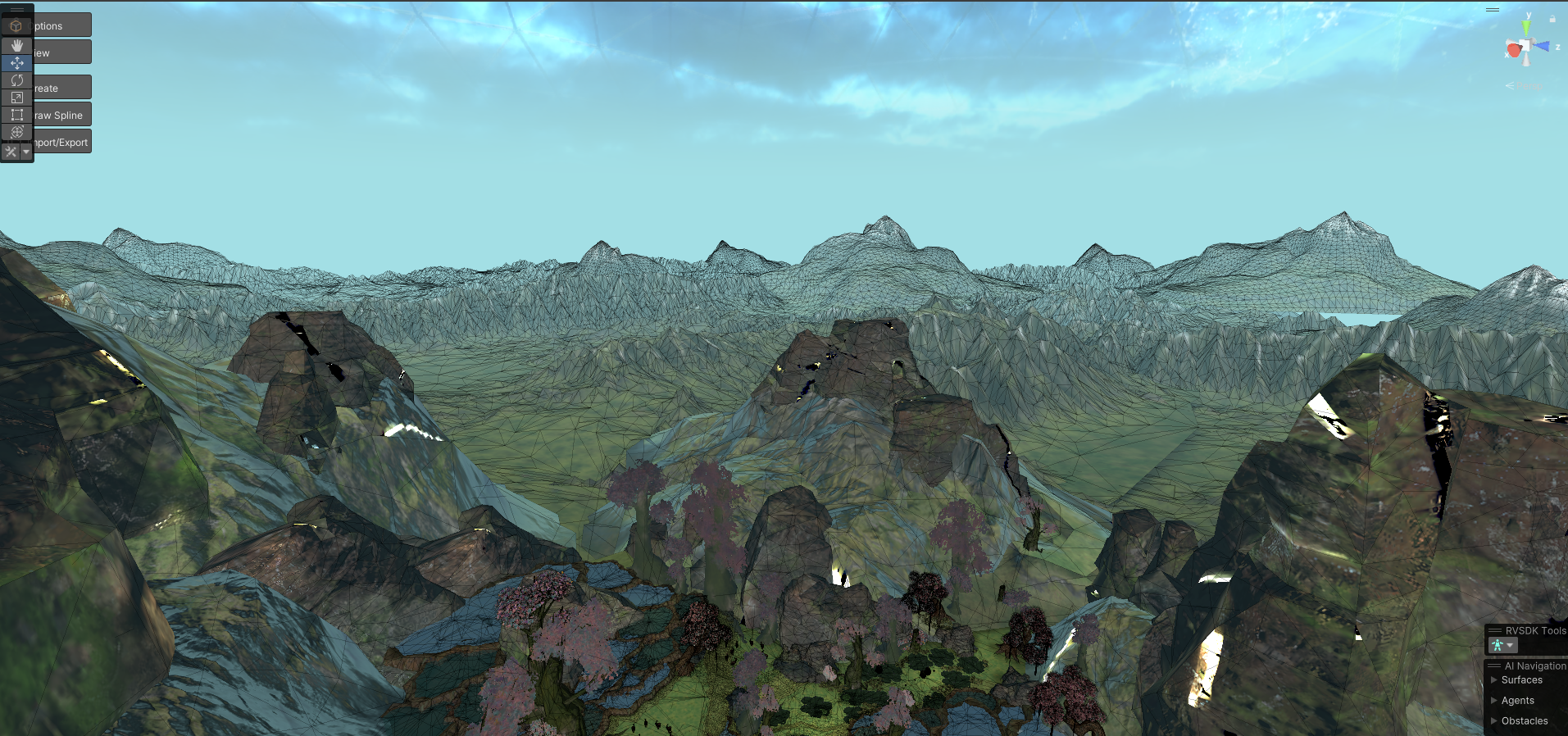Viewport: 1568px width, 736px height.
Task: Switch to the rotate tool
Action: click(x=16, y=80)
